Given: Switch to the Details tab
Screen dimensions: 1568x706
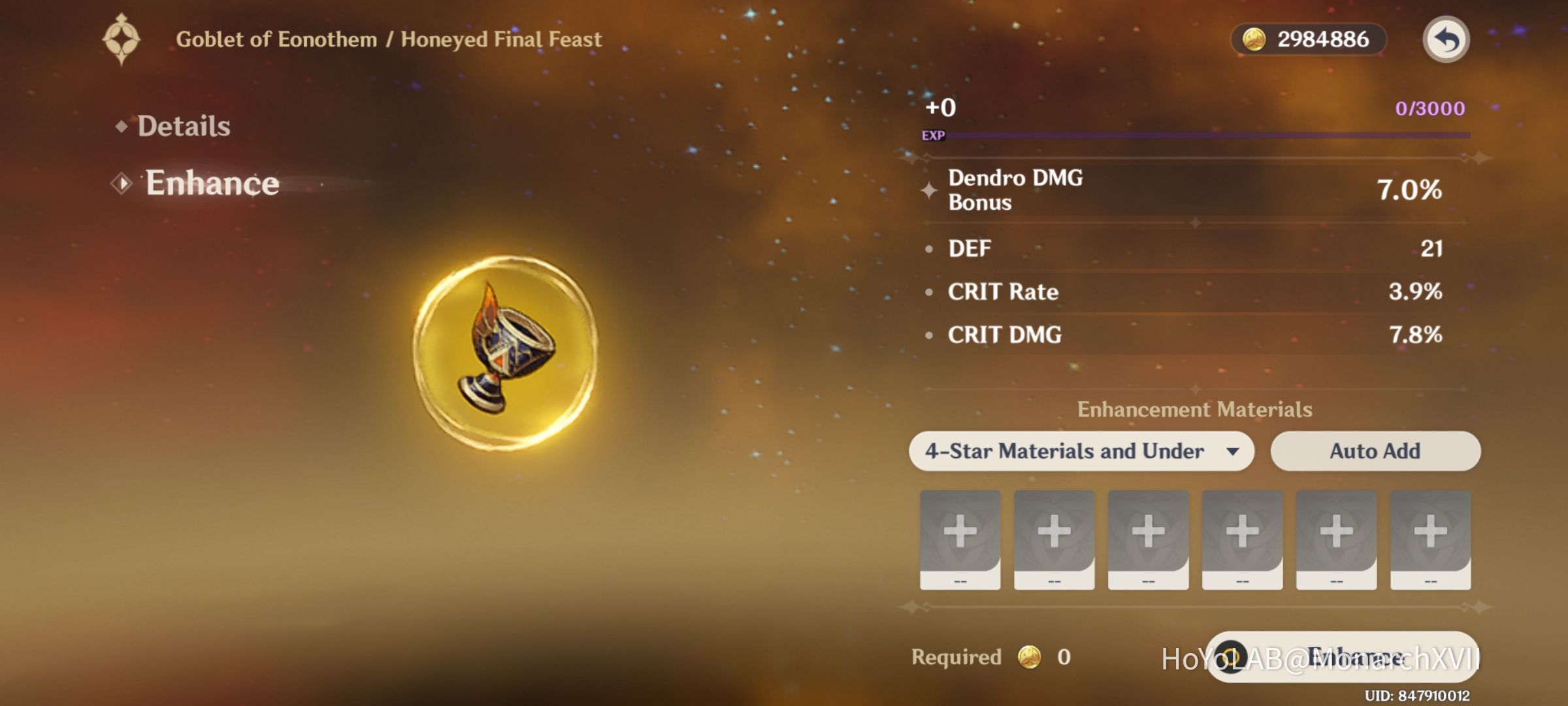Looking at the screenshot, I should coord(183,126).
